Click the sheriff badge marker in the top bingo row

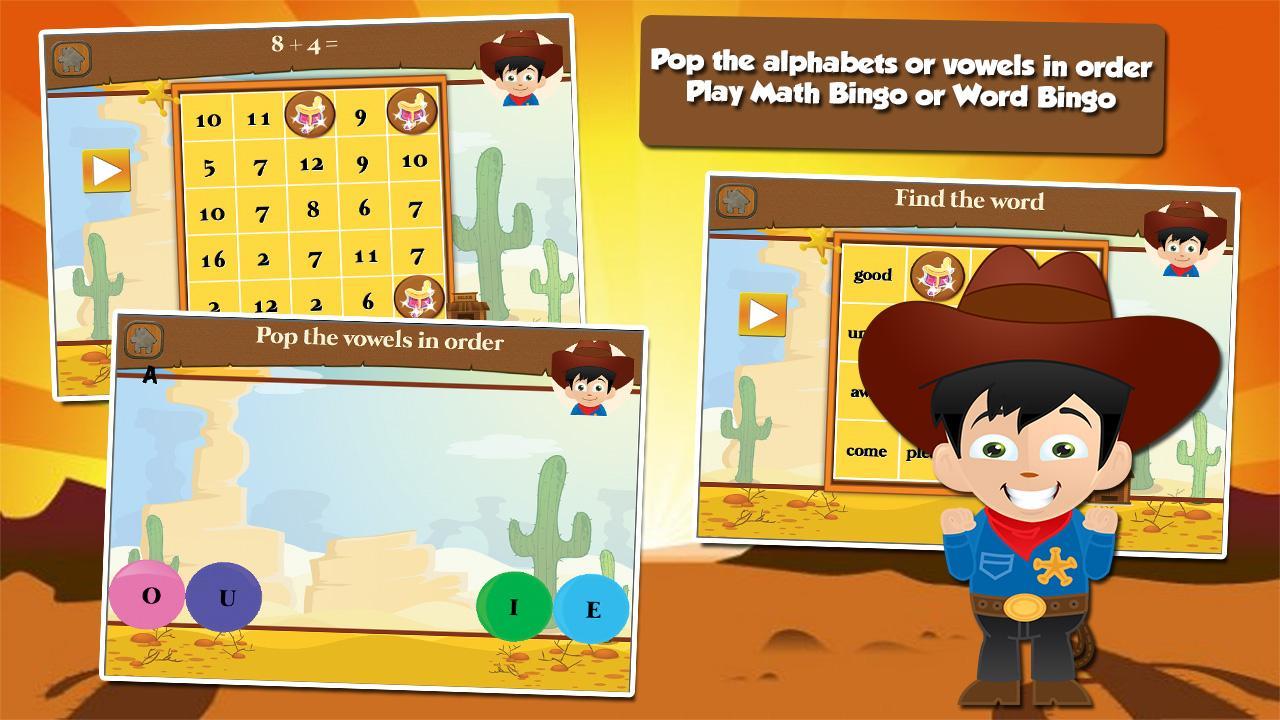[x=312, y=113]
